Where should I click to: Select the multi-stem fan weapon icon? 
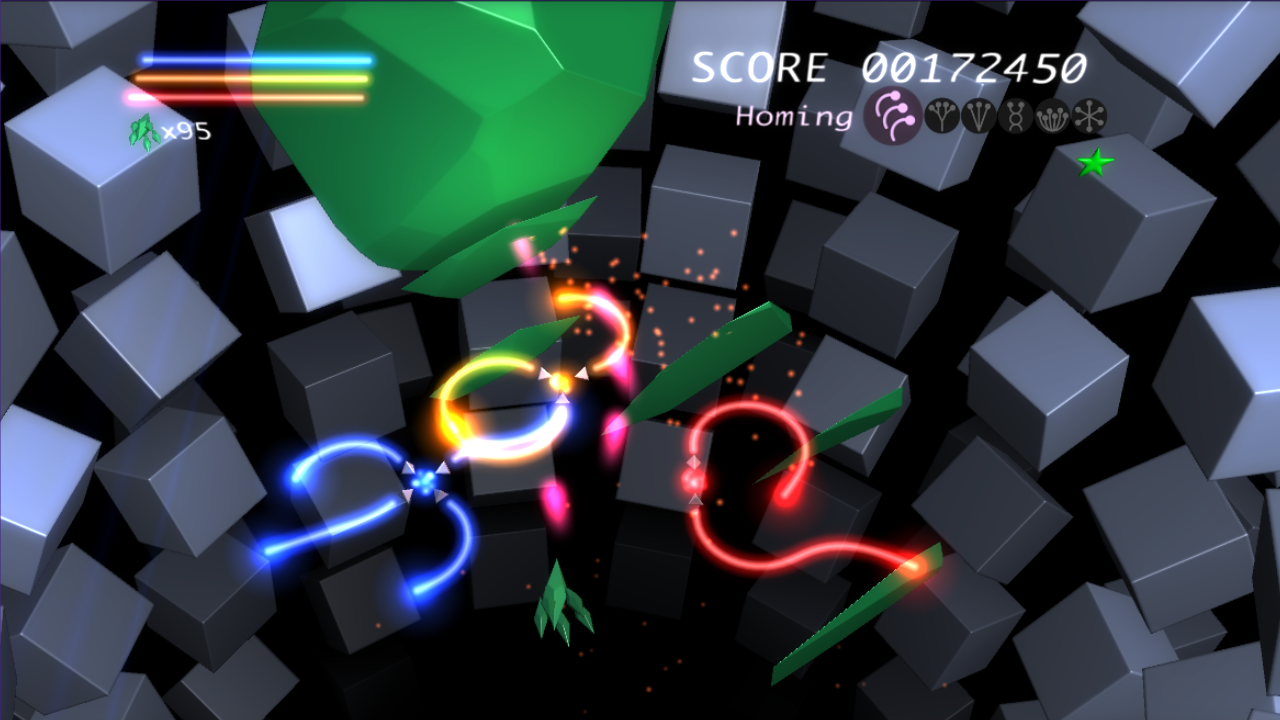tap(1051, 118)
